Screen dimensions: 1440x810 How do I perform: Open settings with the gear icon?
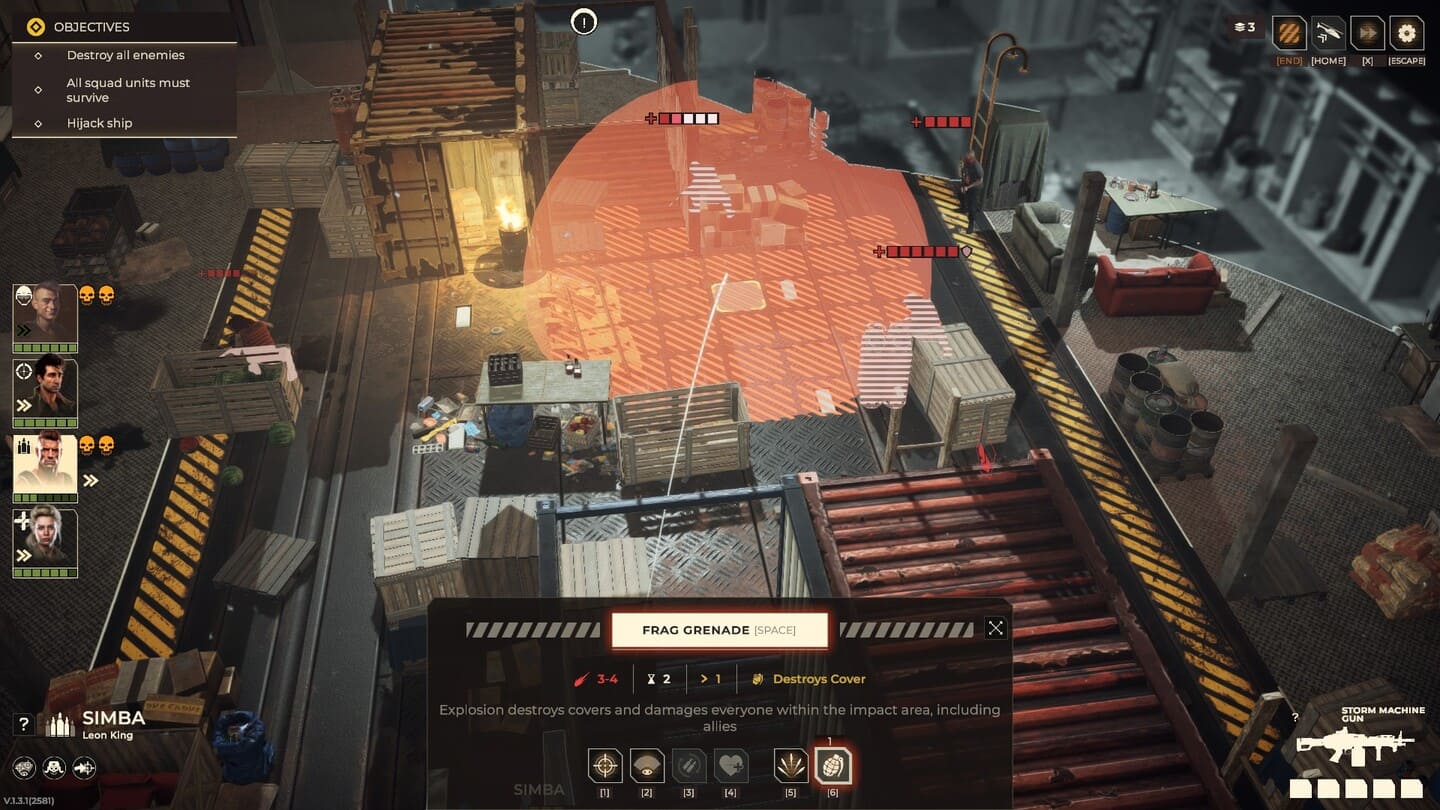pos(1406,33)
